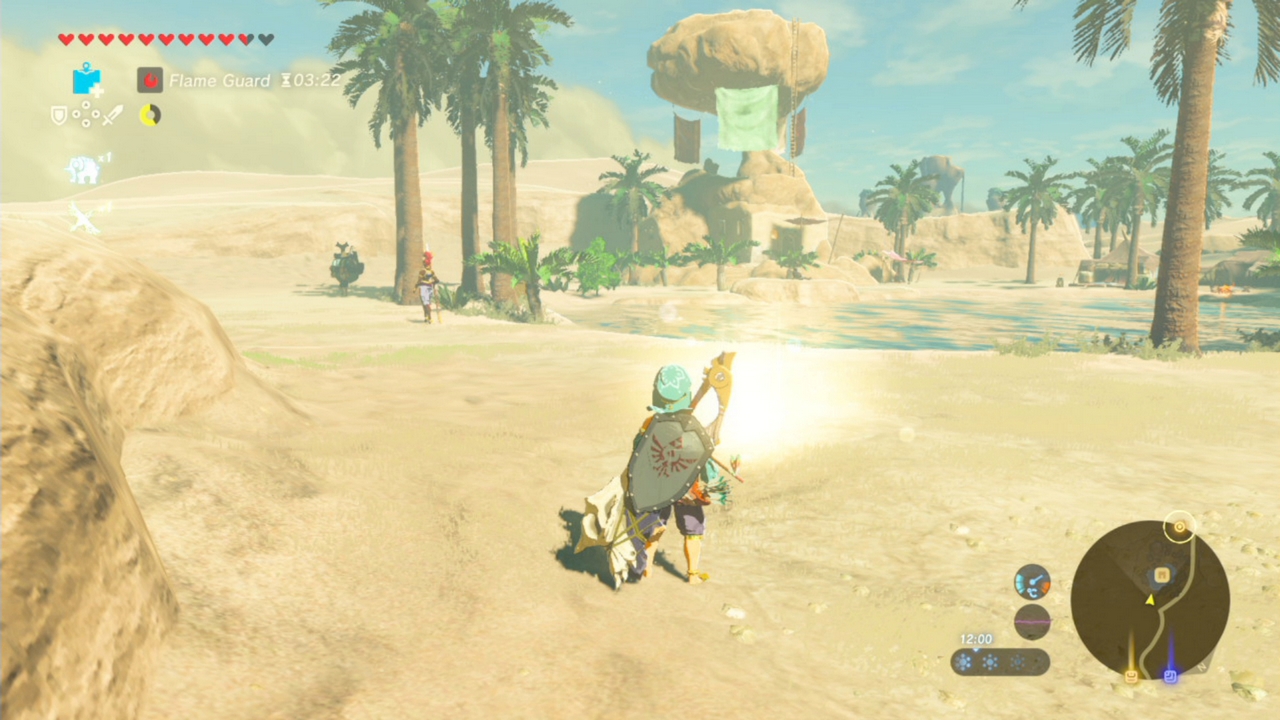Click the Vah Medoh bird ability icon
Screen dimensions: 1280x720
click(x=84, y=215)
